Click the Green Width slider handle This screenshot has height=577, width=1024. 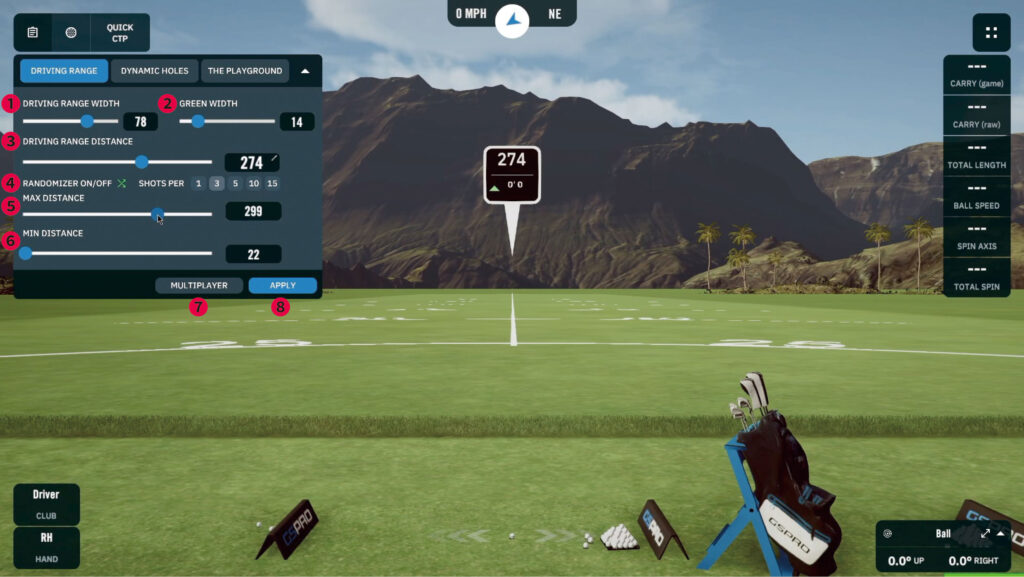point(198,121)
